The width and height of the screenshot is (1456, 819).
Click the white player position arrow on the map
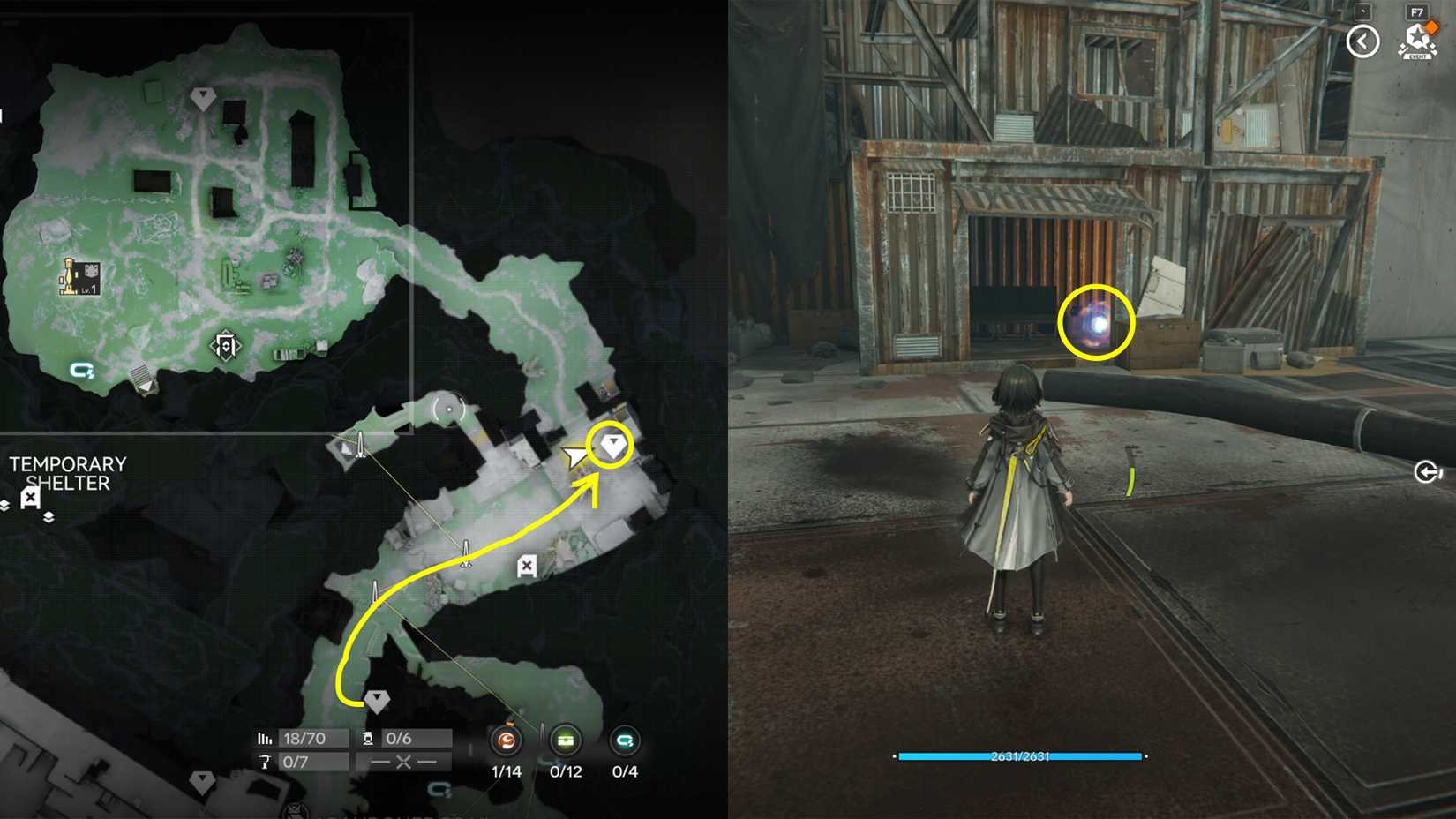point(575,456)
